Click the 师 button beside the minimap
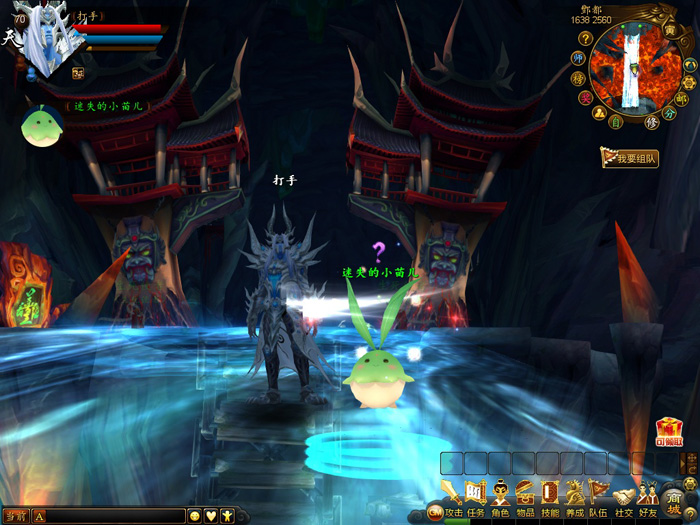This screenshot has height=525, width=700. [x=578, y=58]
